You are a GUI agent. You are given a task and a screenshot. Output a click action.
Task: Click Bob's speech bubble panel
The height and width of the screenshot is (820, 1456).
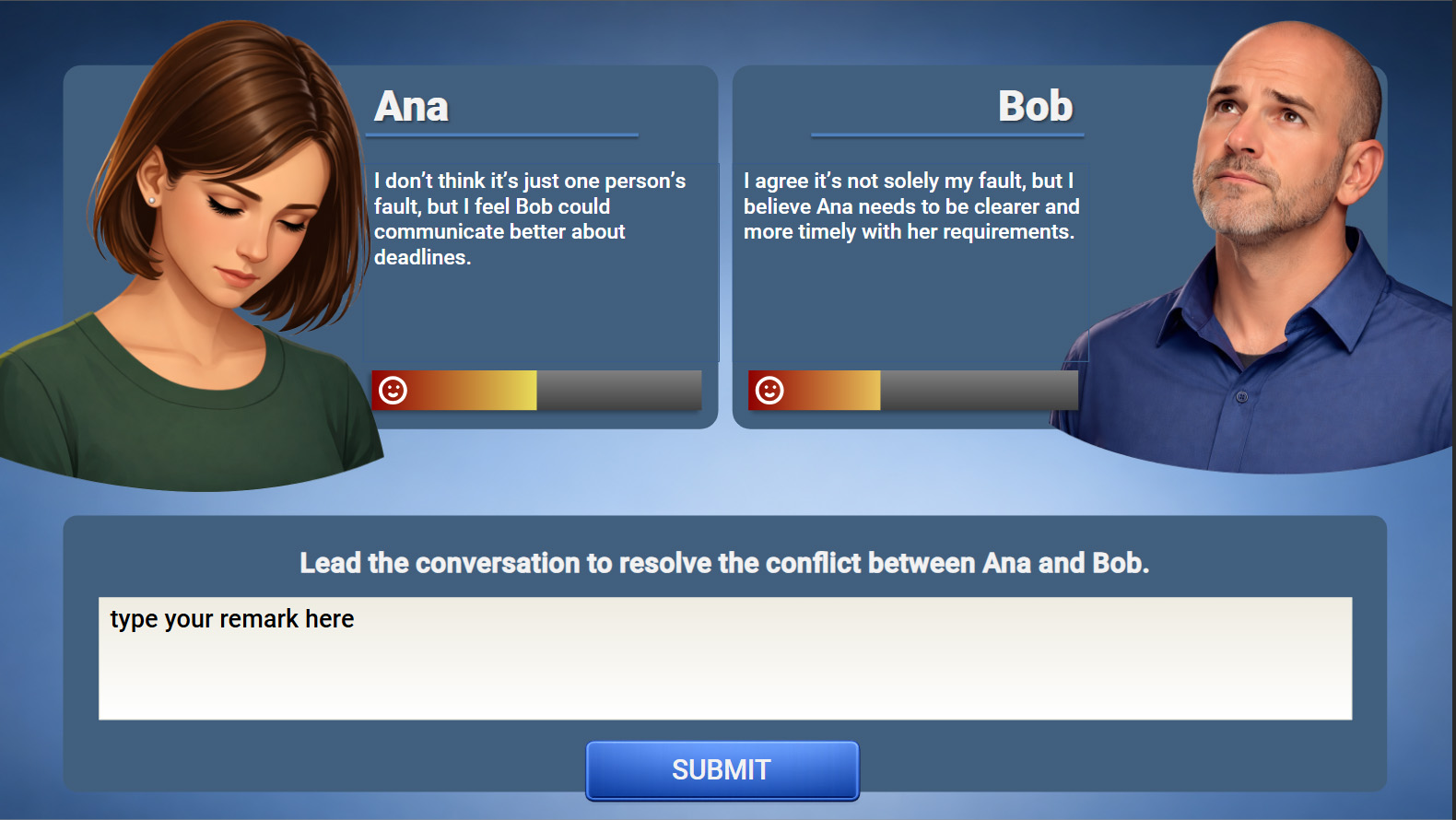pyautogui.click(x=912, y=263)
